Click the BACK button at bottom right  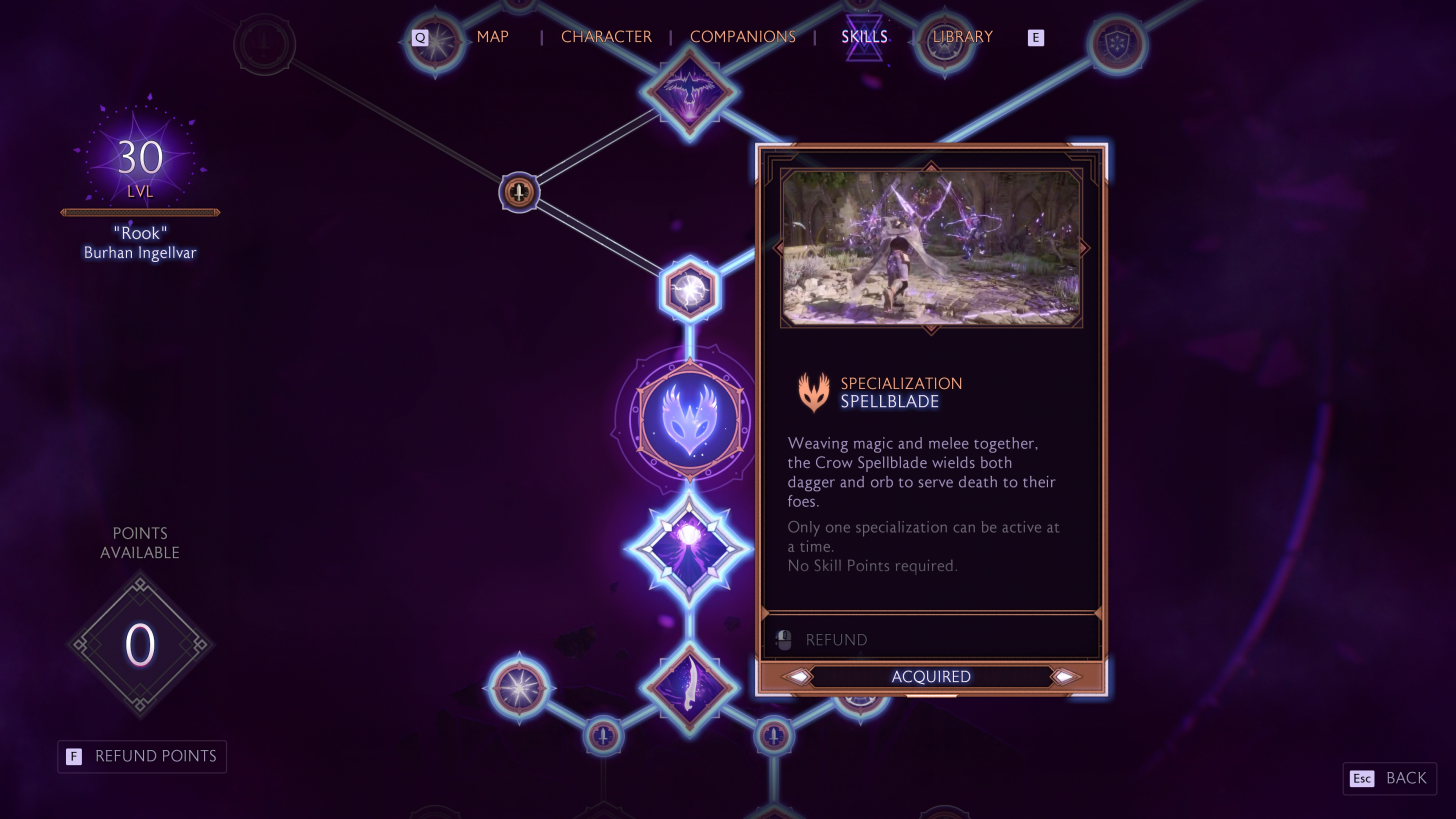(x=1389, y=778)
